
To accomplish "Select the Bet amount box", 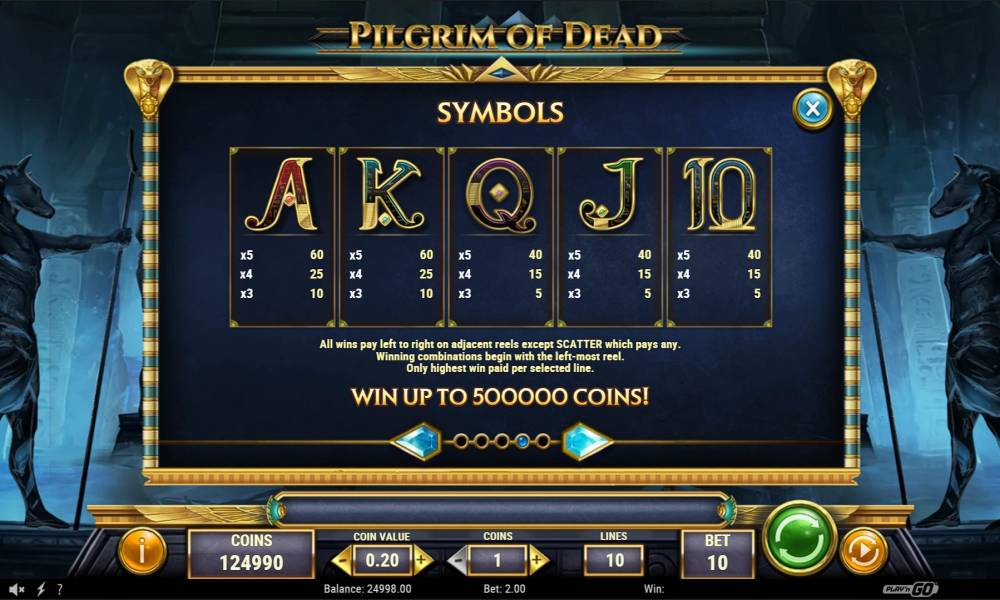I will point(717,553).
